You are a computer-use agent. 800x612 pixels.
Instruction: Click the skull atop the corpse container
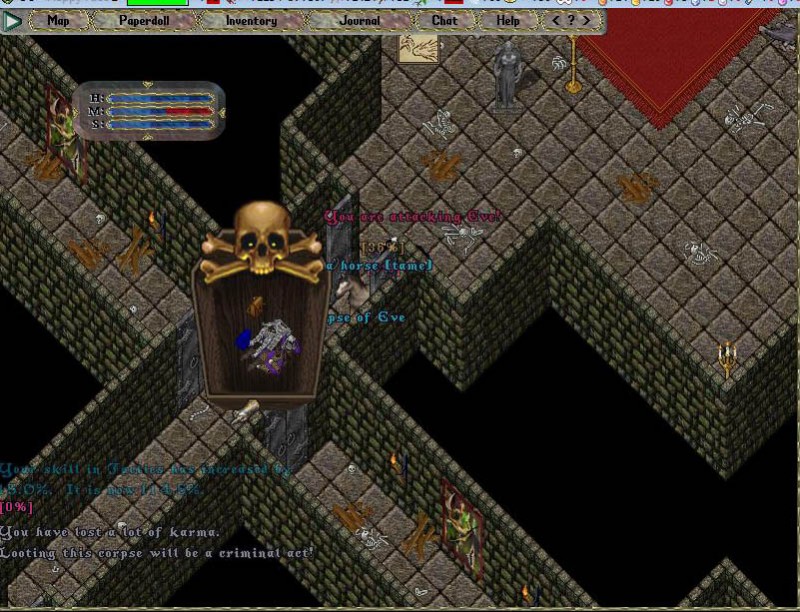(x=262, y=238)
